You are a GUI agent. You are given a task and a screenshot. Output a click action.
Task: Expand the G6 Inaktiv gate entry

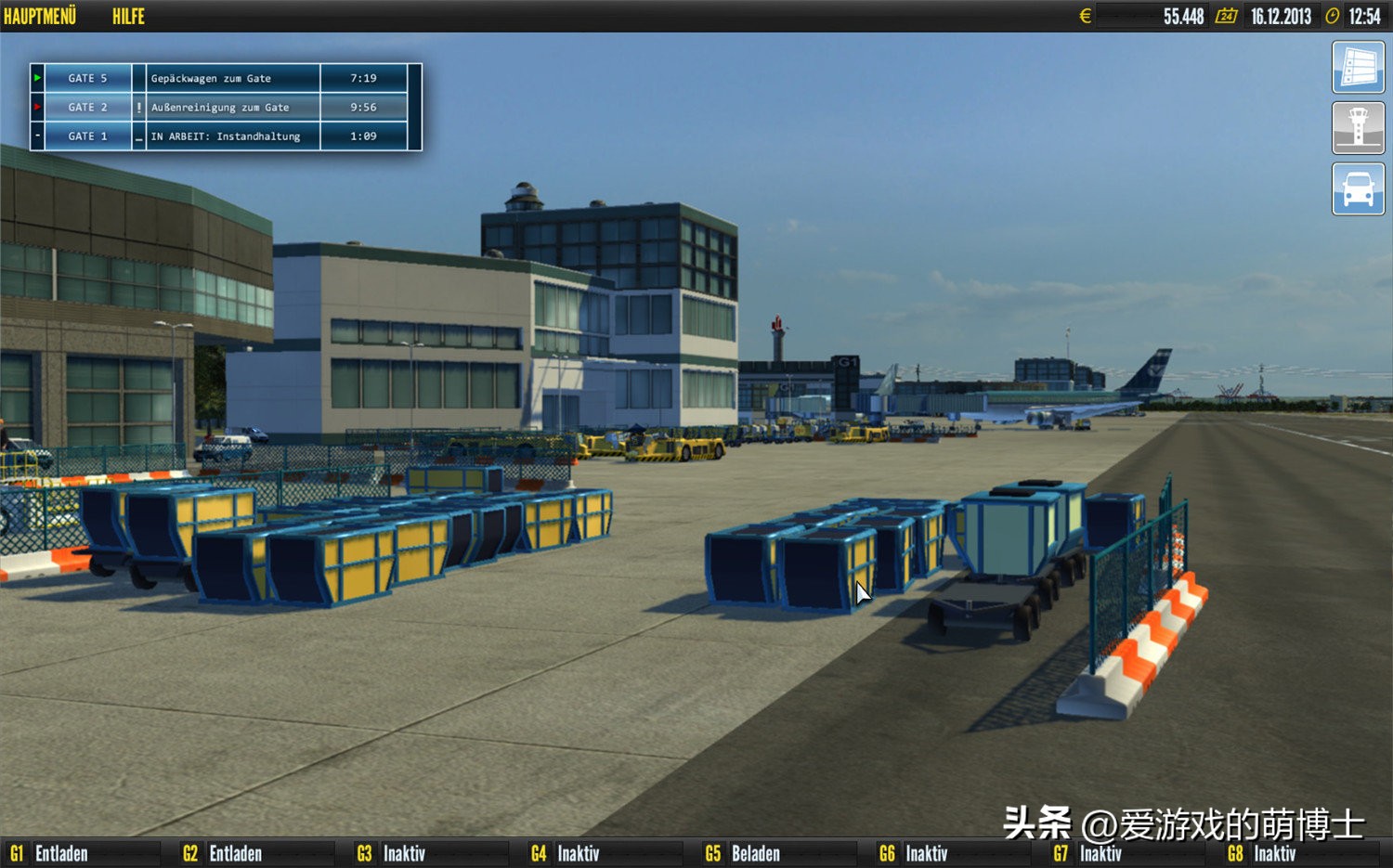click(x=929, y=852)
